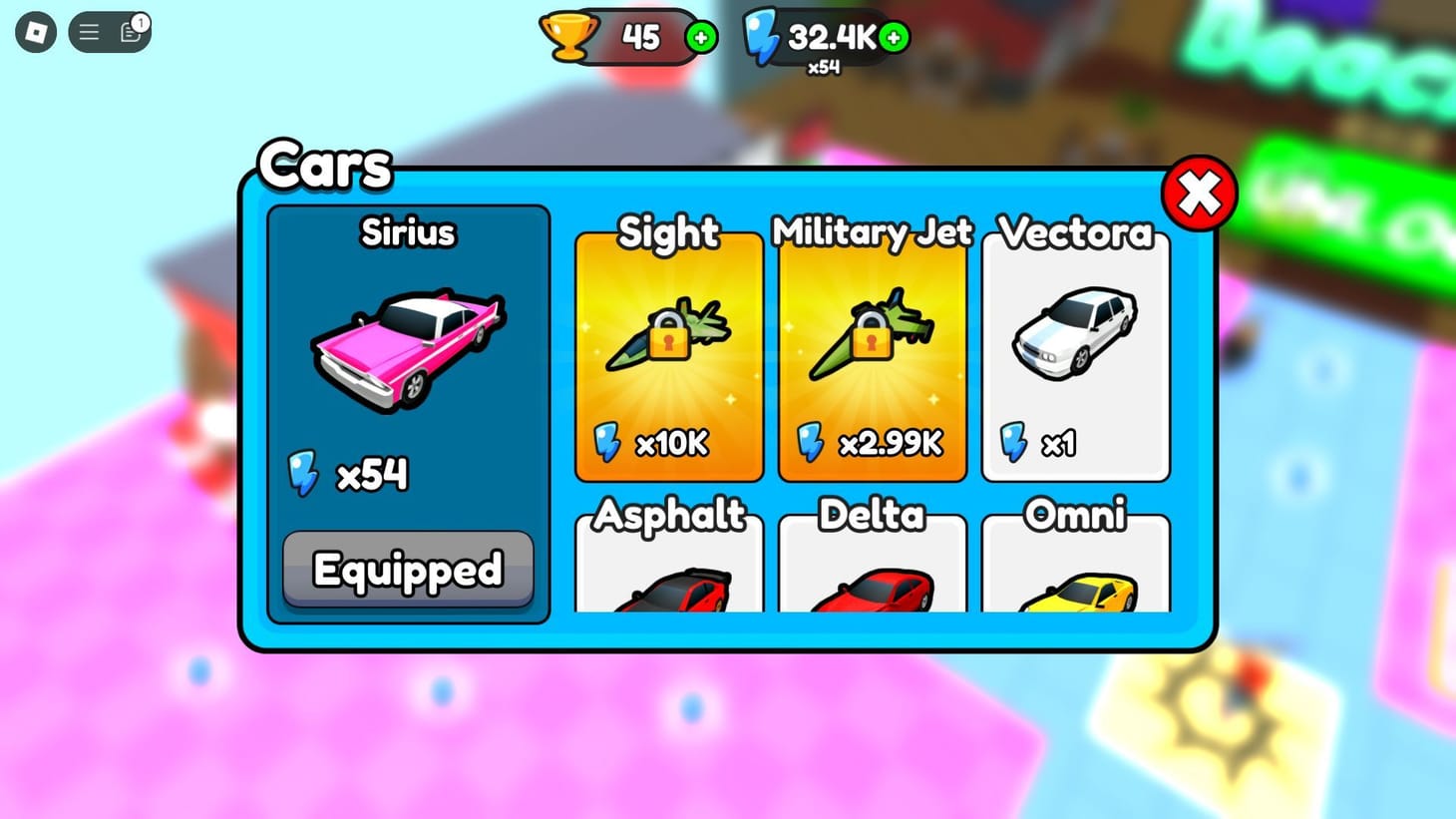Screen dimensions: 1456x819
Task: Open the chat notification icon with badge
Action: 129,31
